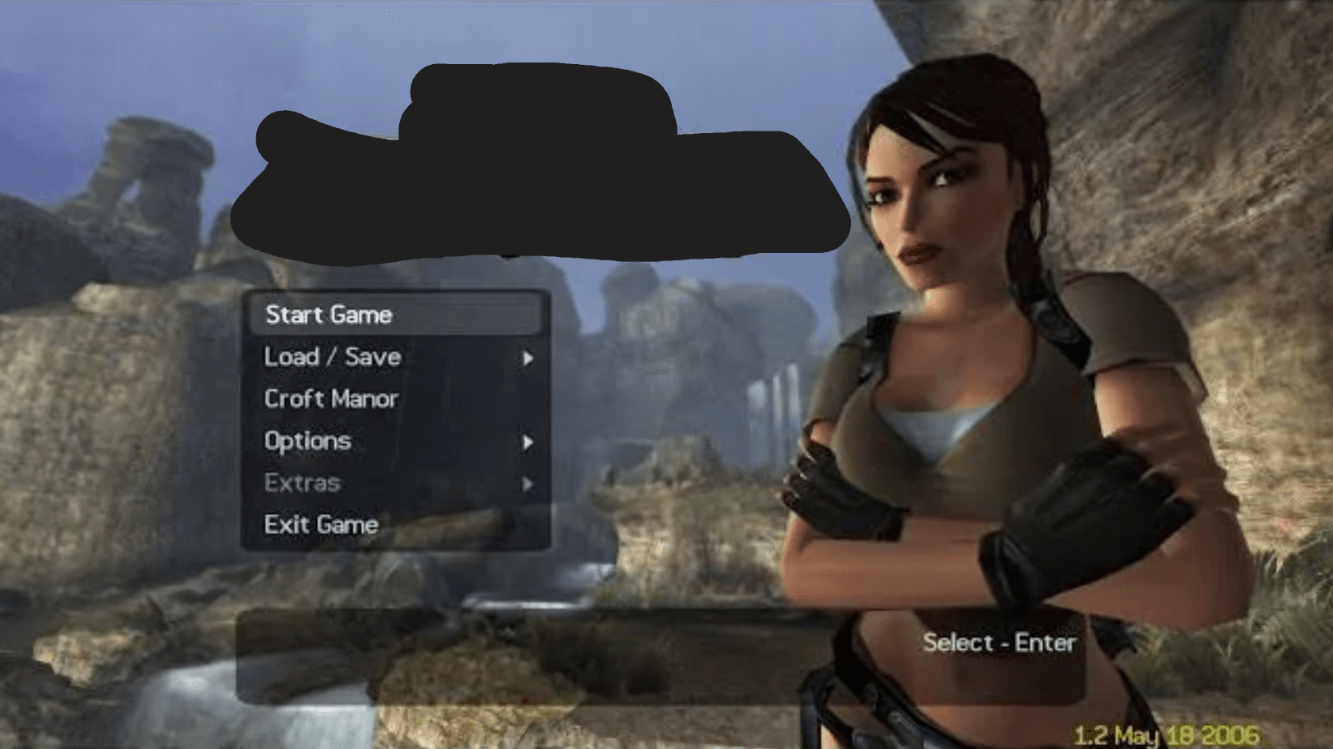Choose Exit Game to quit
This screenshot has height=749, width=1333.
321,524
